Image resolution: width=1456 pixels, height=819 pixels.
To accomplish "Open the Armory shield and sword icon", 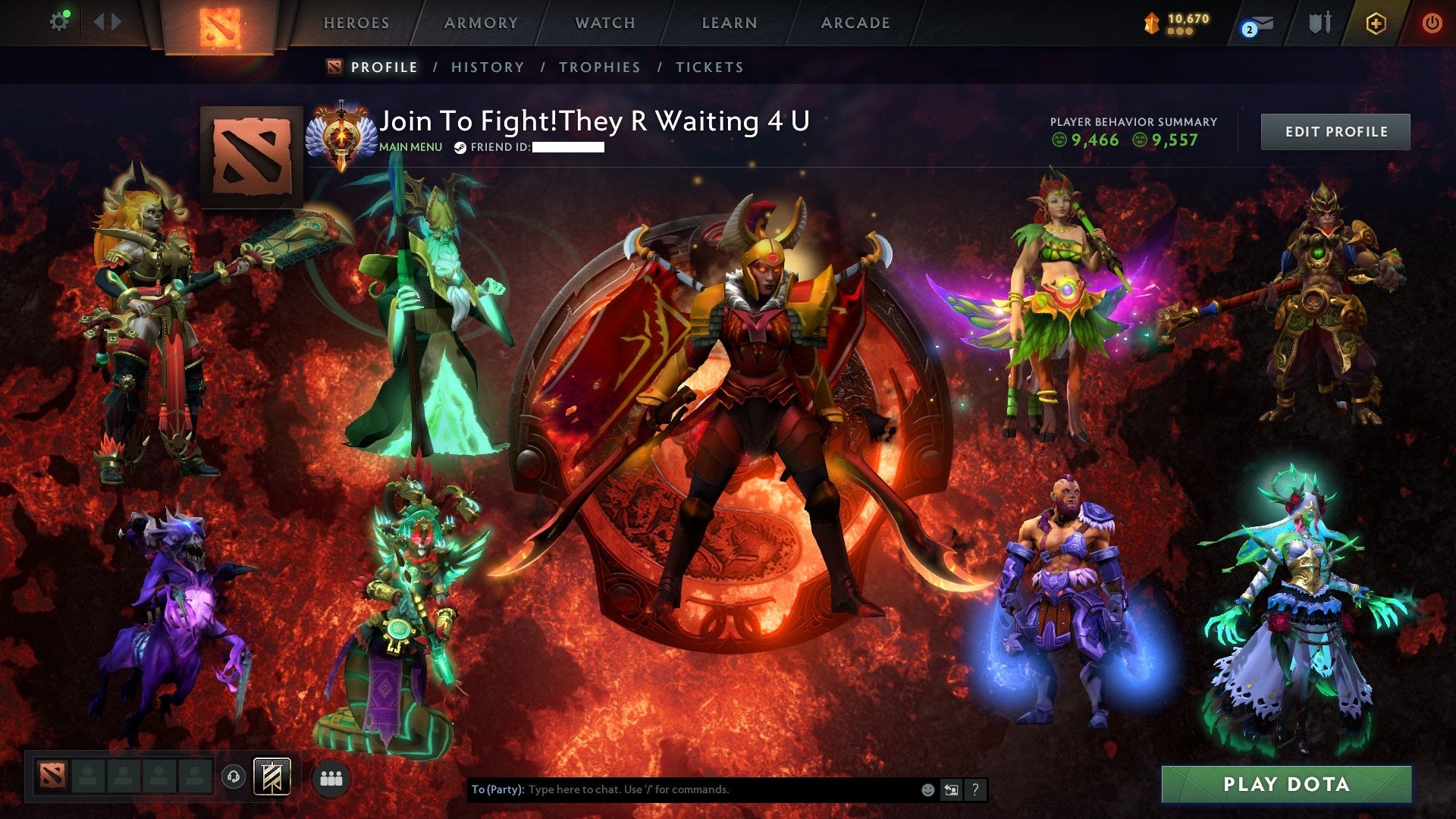I will coord(1319,22).
